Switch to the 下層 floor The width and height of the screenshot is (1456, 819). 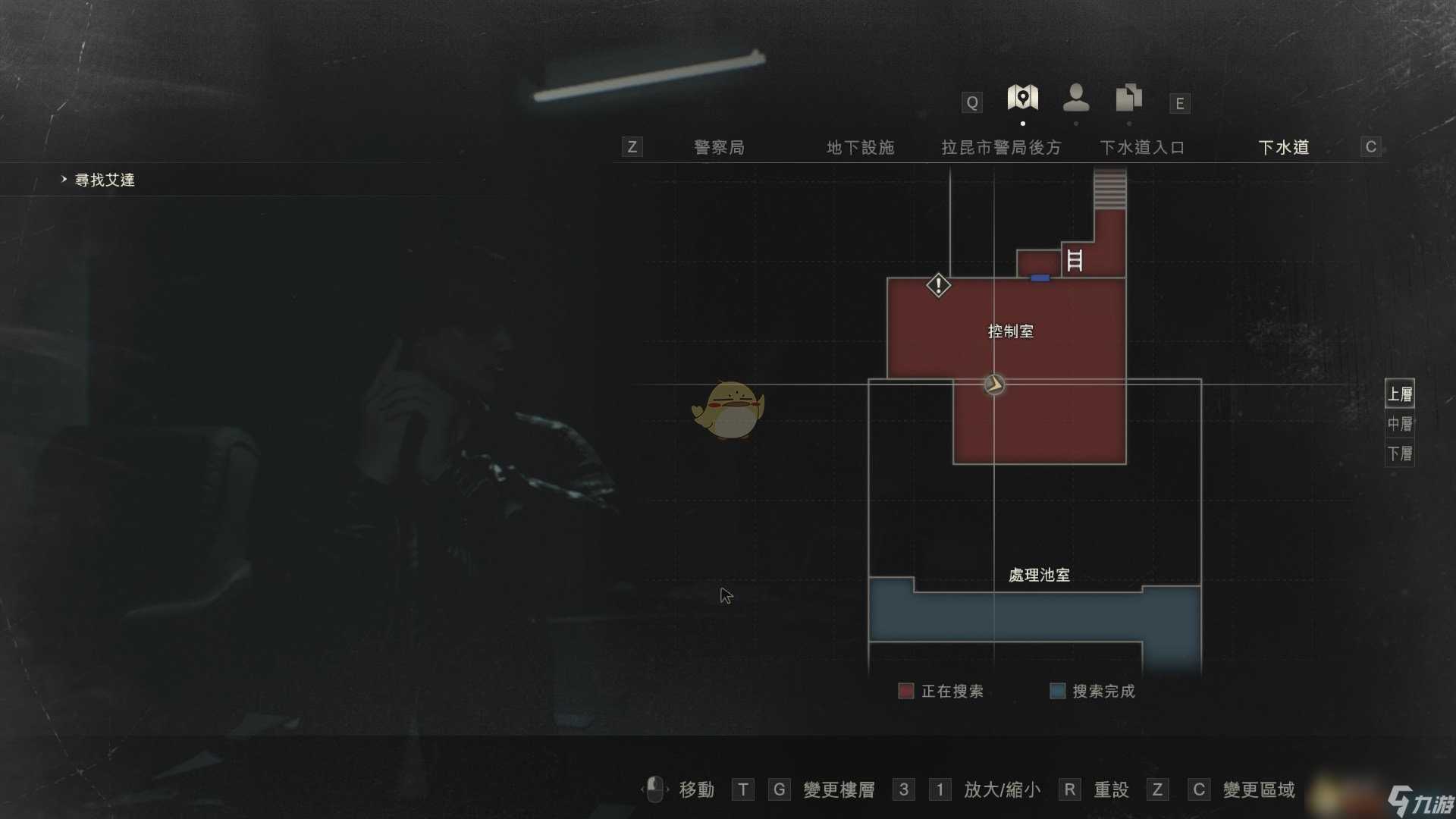pos(1399,454)
